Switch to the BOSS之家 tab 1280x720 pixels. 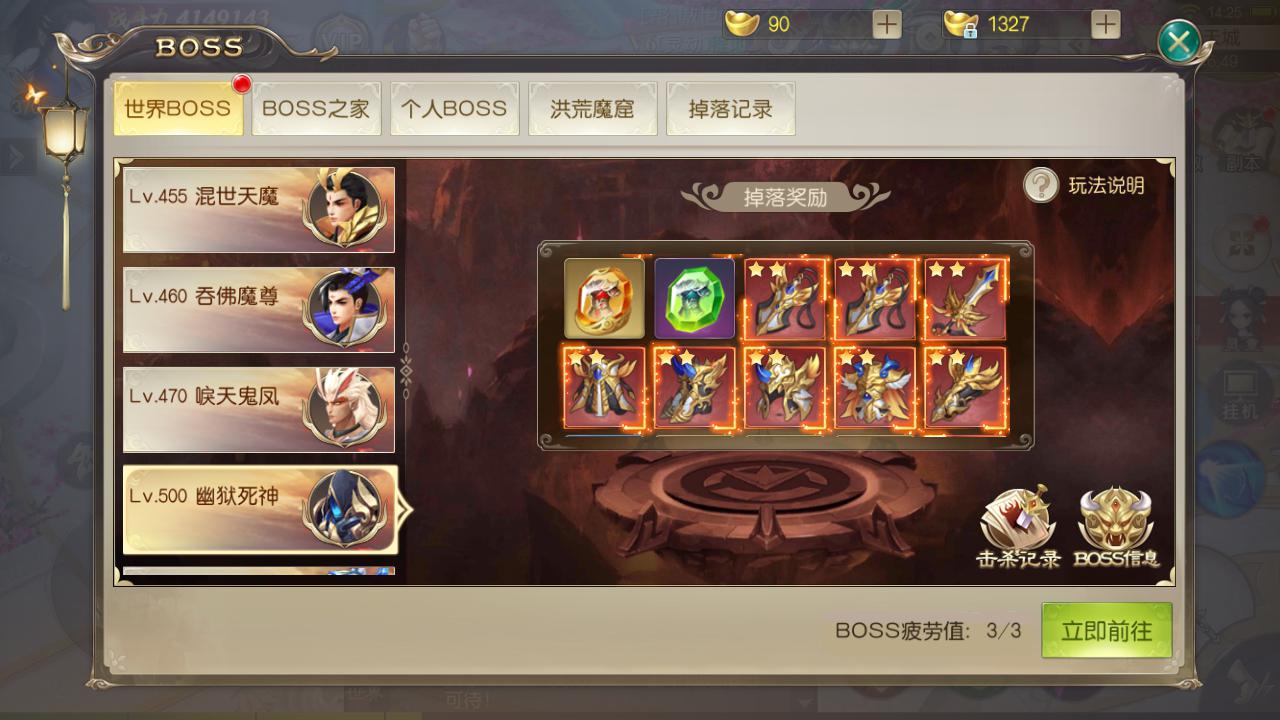316,110
